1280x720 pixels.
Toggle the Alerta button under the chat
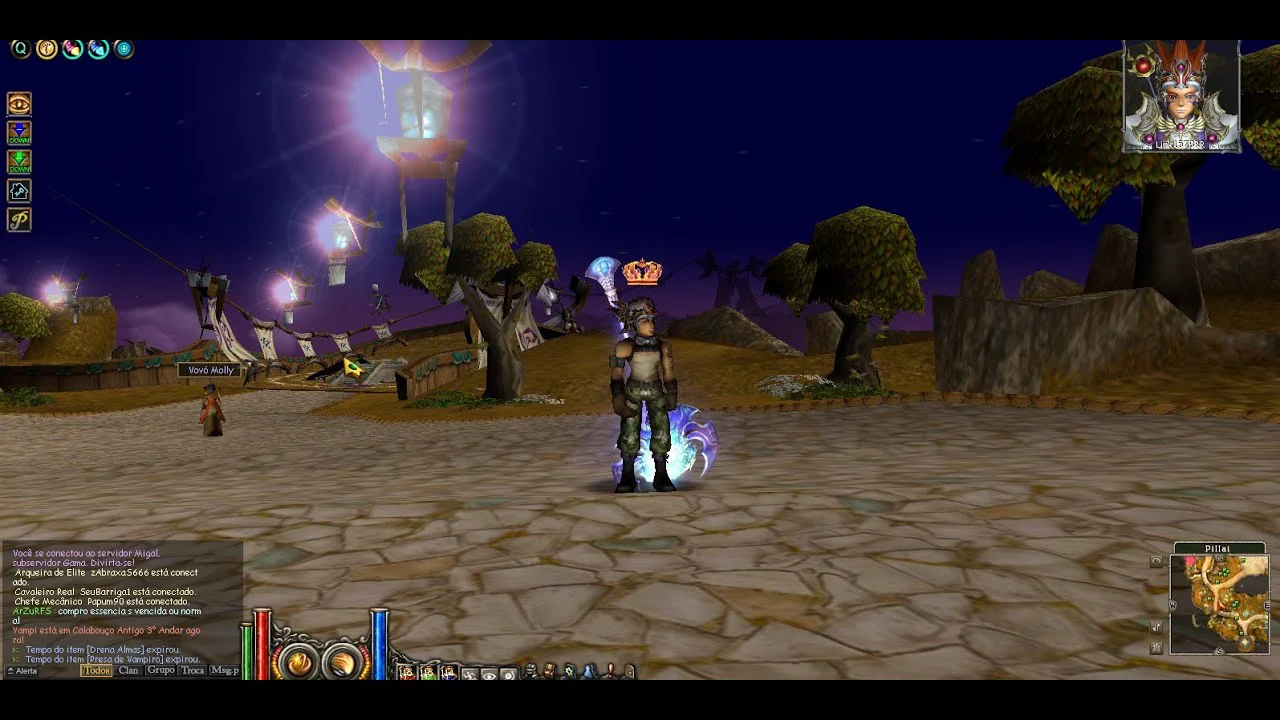coord(22,671)
